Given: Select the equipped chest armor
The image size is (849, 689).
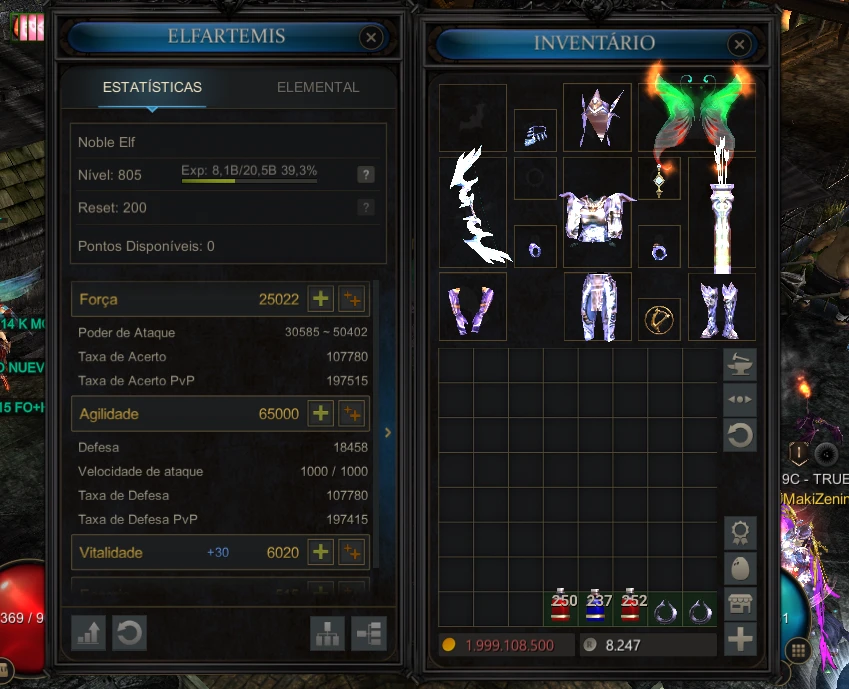Looking at the screenshot, I should point(597,214).
